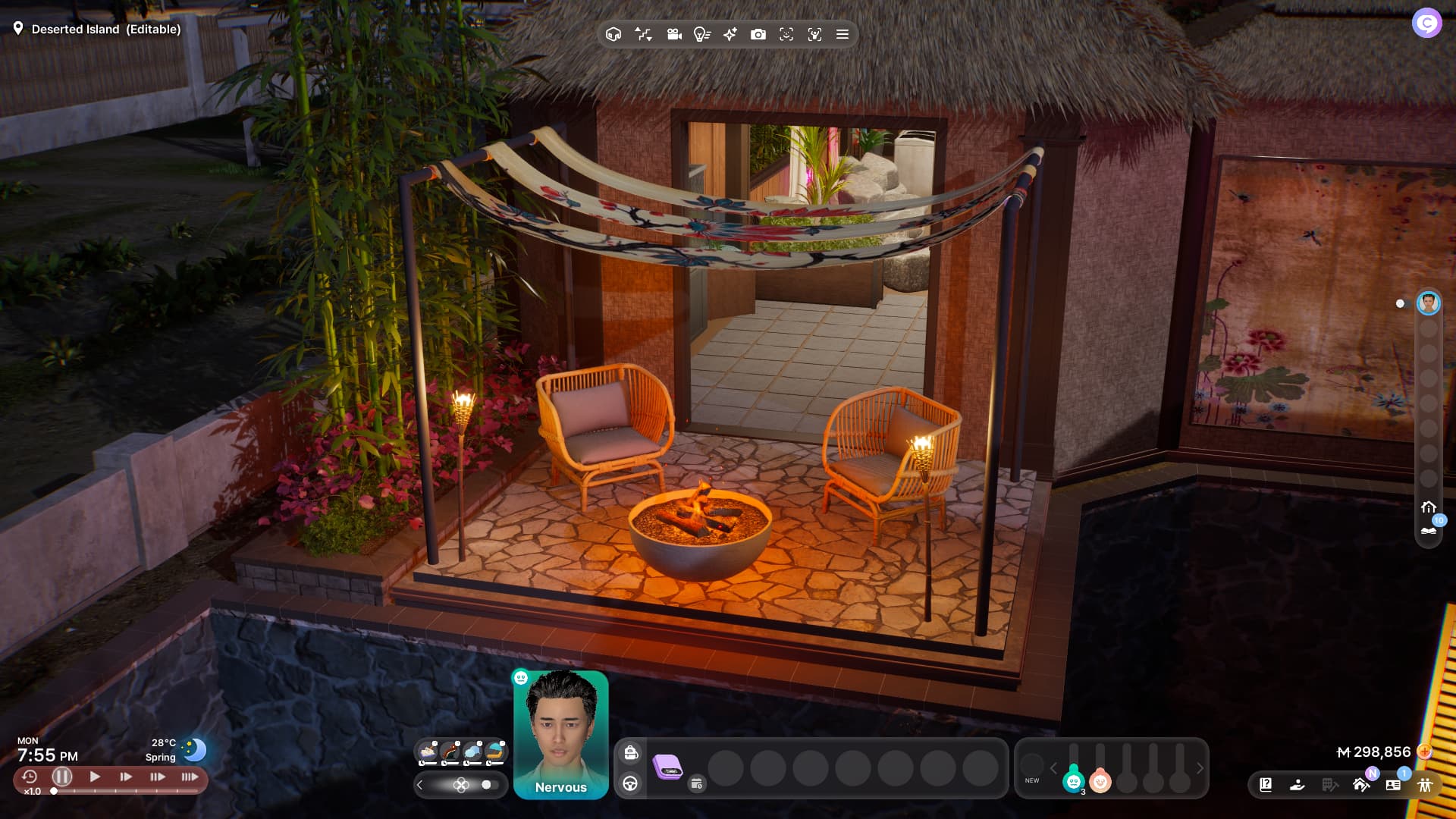Select the purple item in the pocket
Screen dimensions: 1456x819
click(667, 767)
